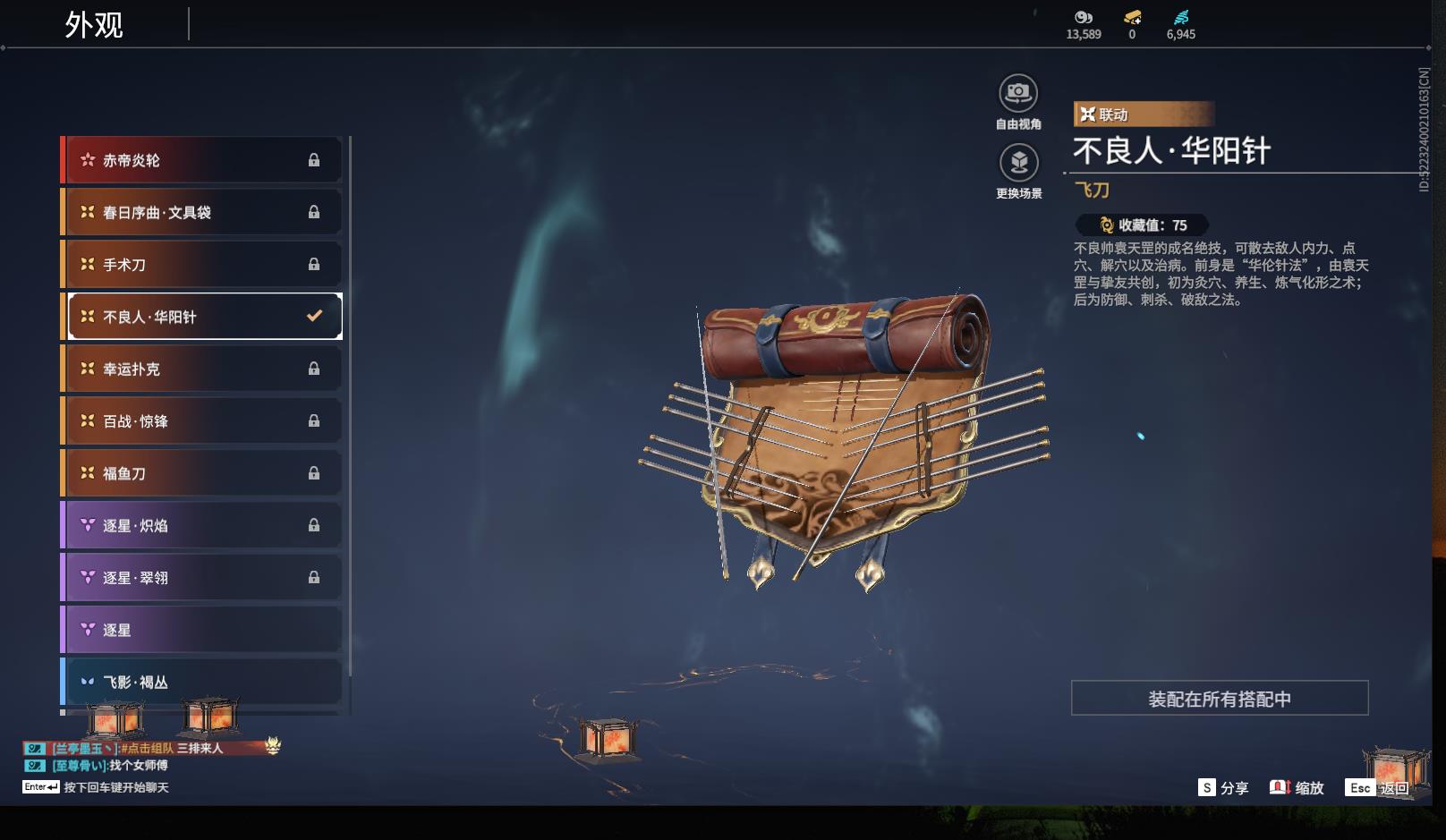Pick the equipped 不良人·华阳针 entry
This screenshot has height=840, width=1446.
(204, 317)
